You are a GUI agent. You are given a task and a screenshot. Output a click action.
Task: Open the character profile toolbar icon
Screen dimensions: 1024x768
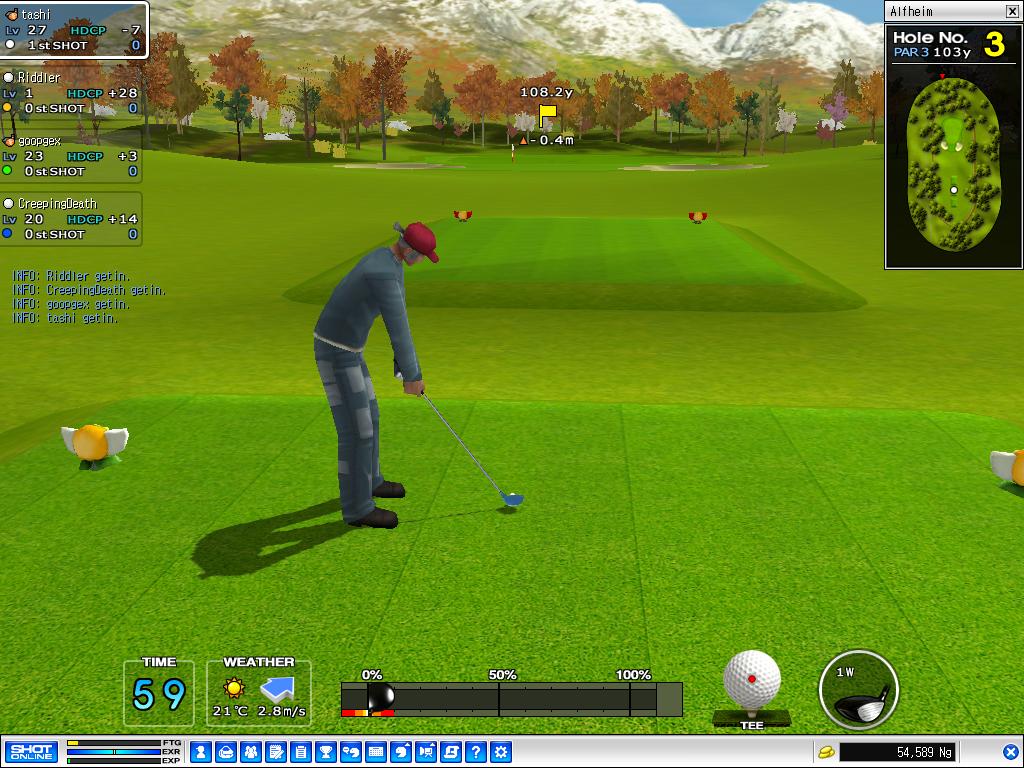200,752
